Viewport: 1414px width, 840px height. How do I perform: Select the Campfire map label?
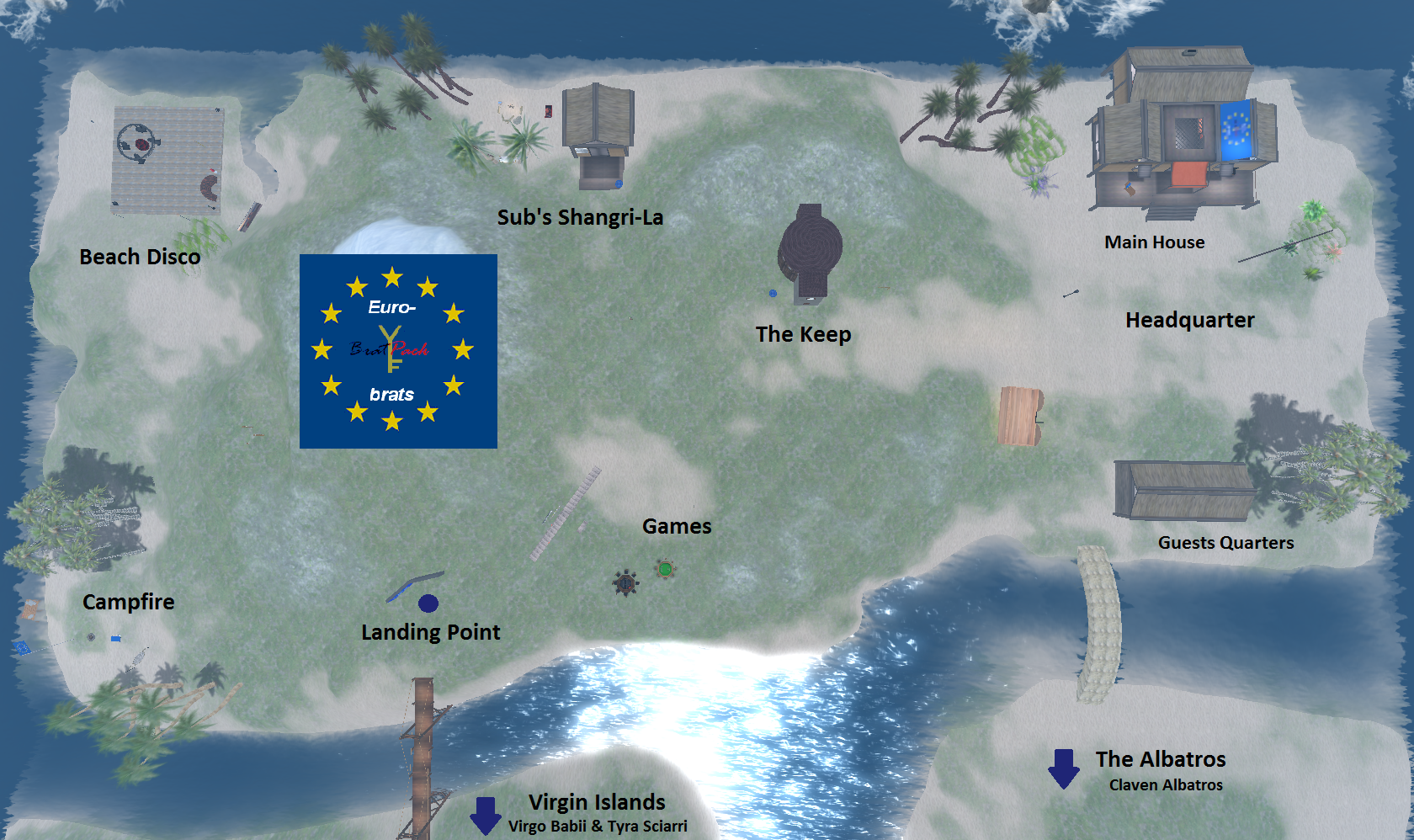coord(129,602)
